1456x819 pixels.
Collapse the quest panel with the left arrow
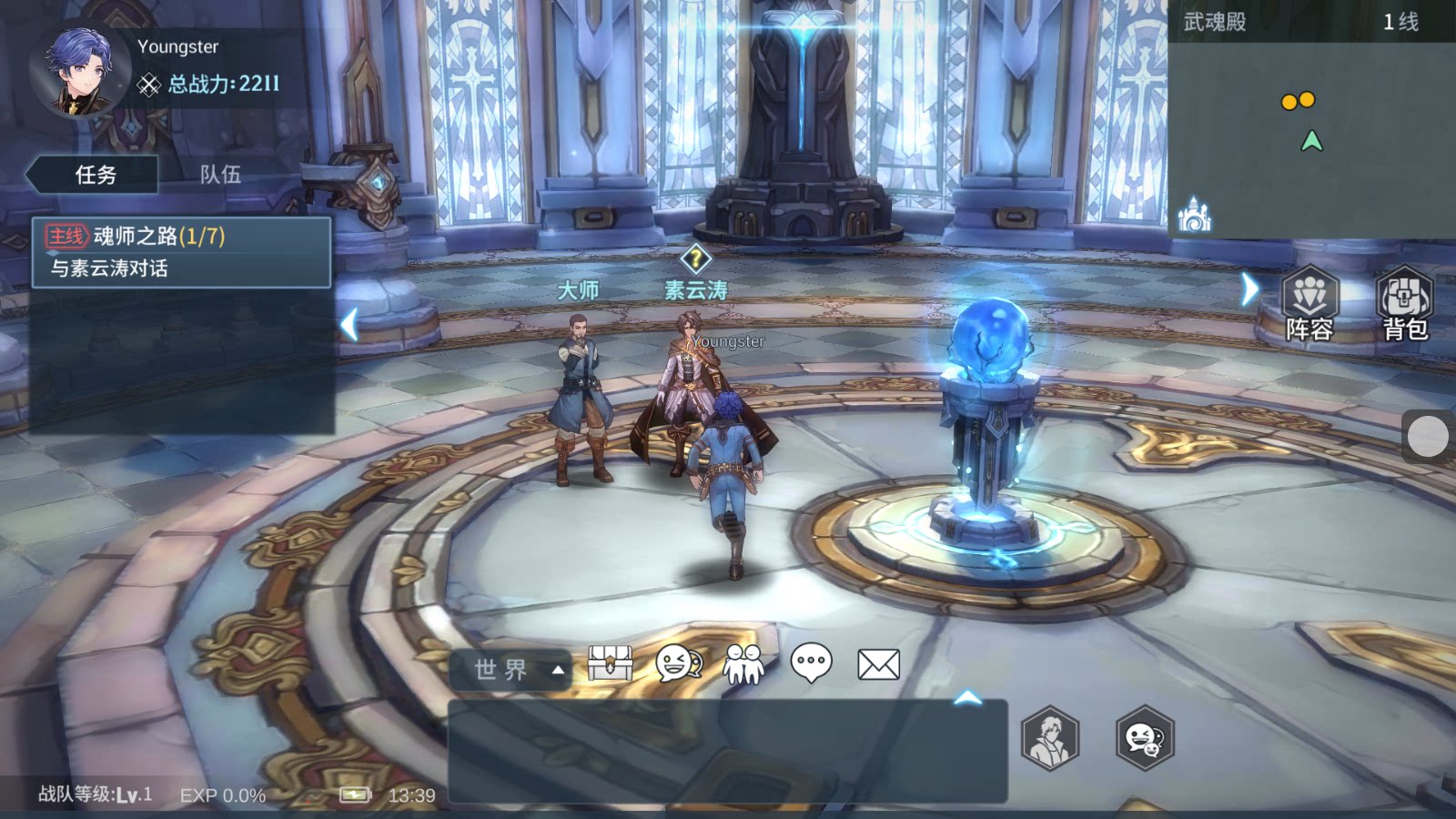[349, 324]
